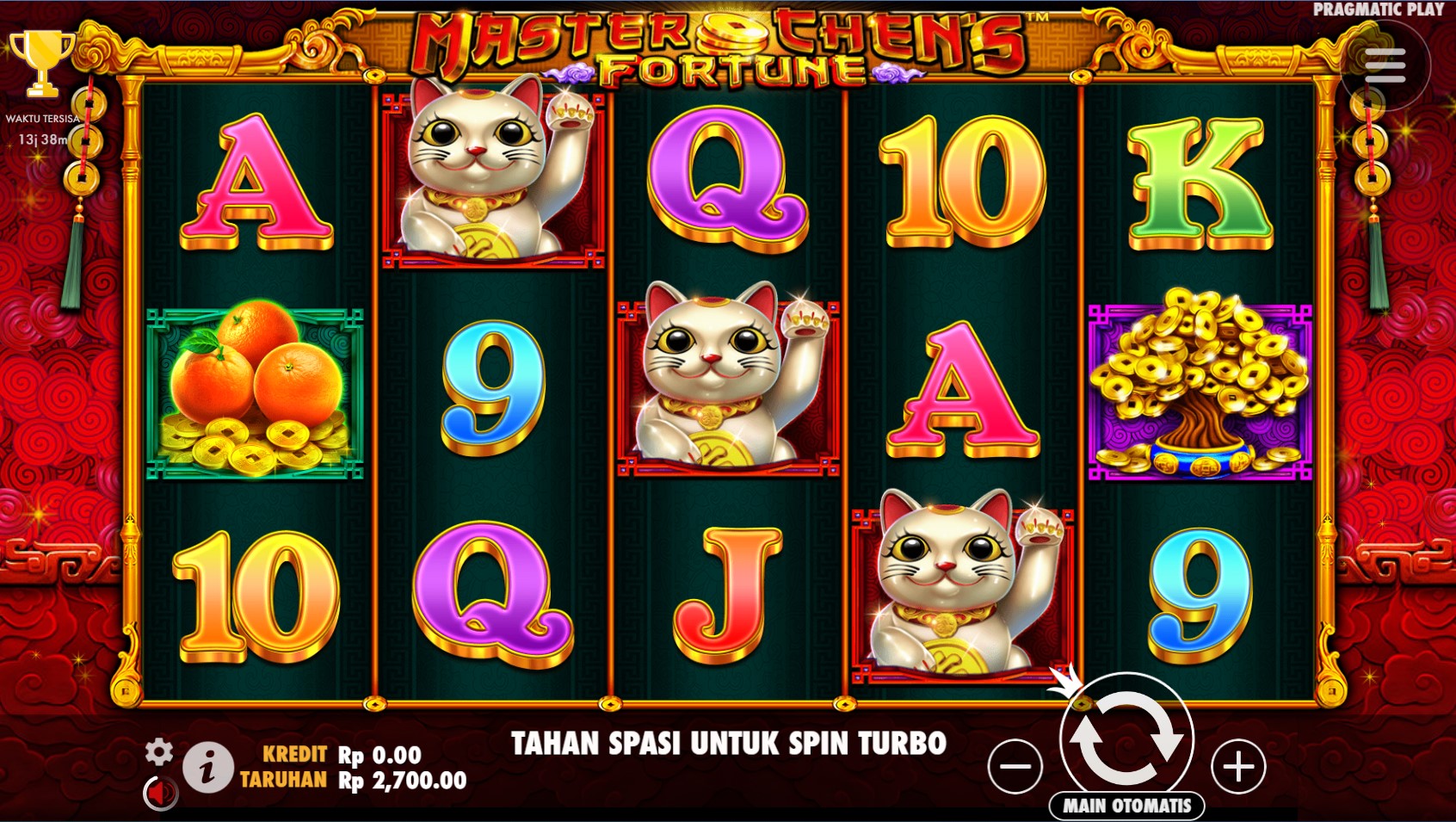The height and width of the screenshot is (822, 1456).
Task: Spin the reels with the circular arrow button
Action: [x=1126, y=737]
